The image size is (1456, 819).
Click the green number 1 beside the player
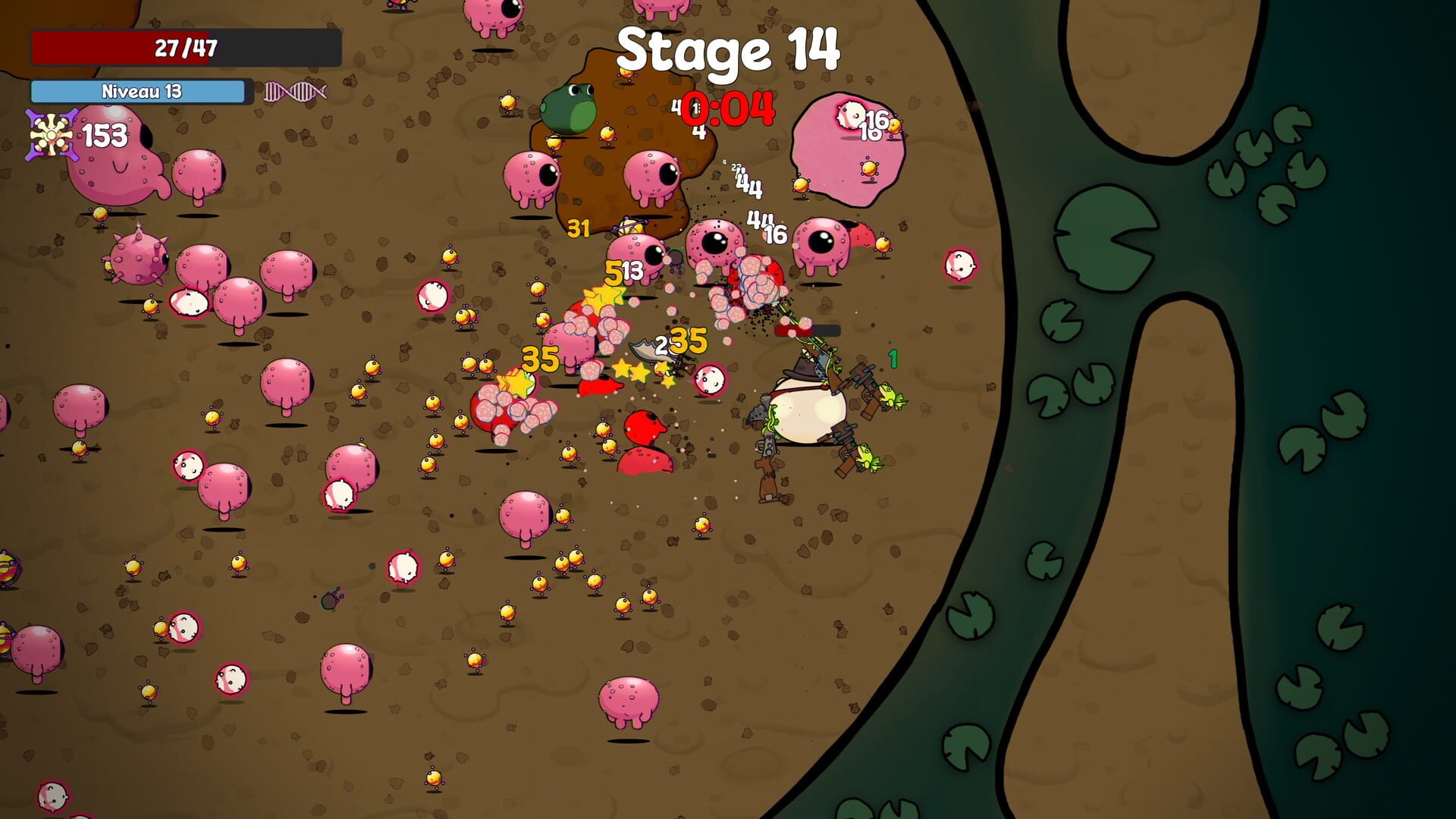893,359
